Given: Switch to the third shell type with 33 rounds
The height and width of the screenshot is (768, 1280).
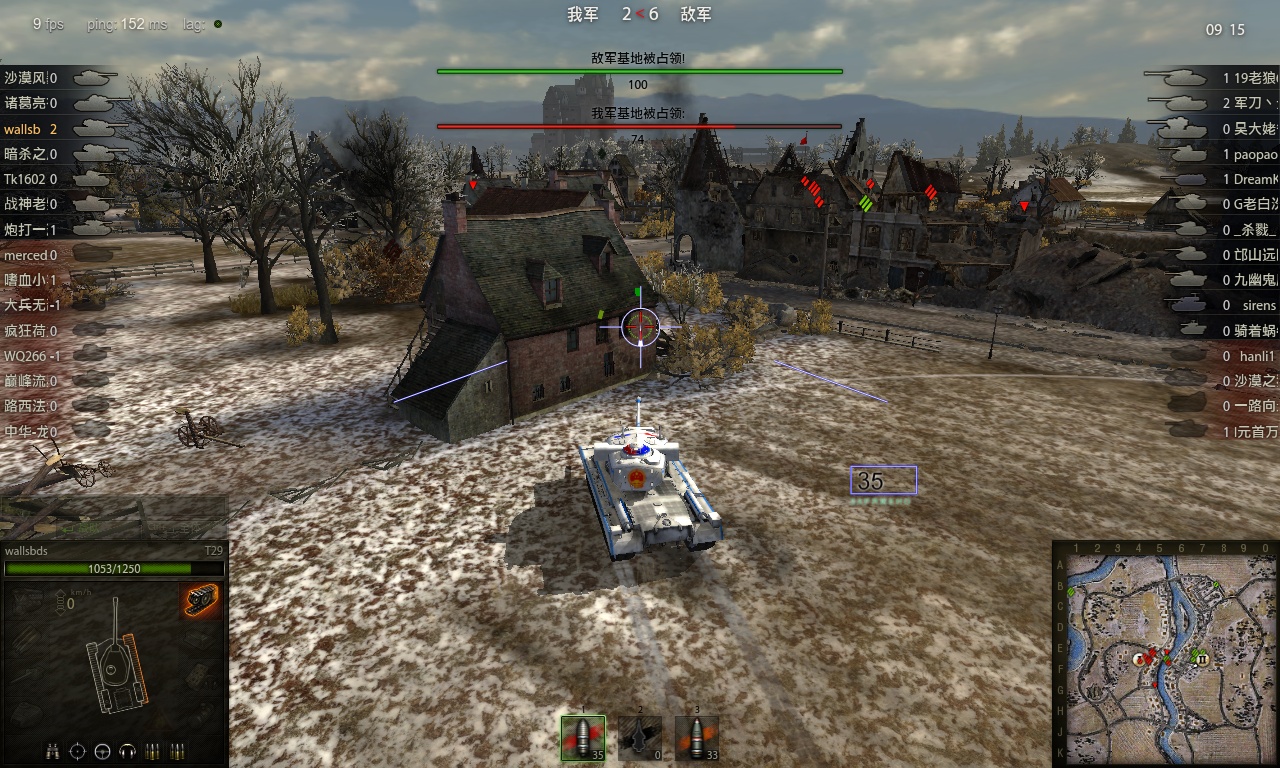Looking at the screenshot, I should pos(697,738).
